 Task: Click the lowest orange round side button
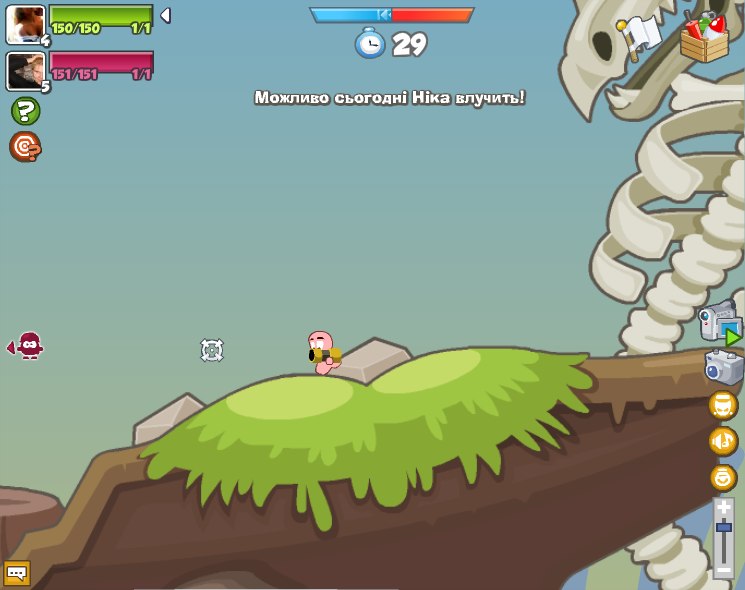click(x=723, y=477)
